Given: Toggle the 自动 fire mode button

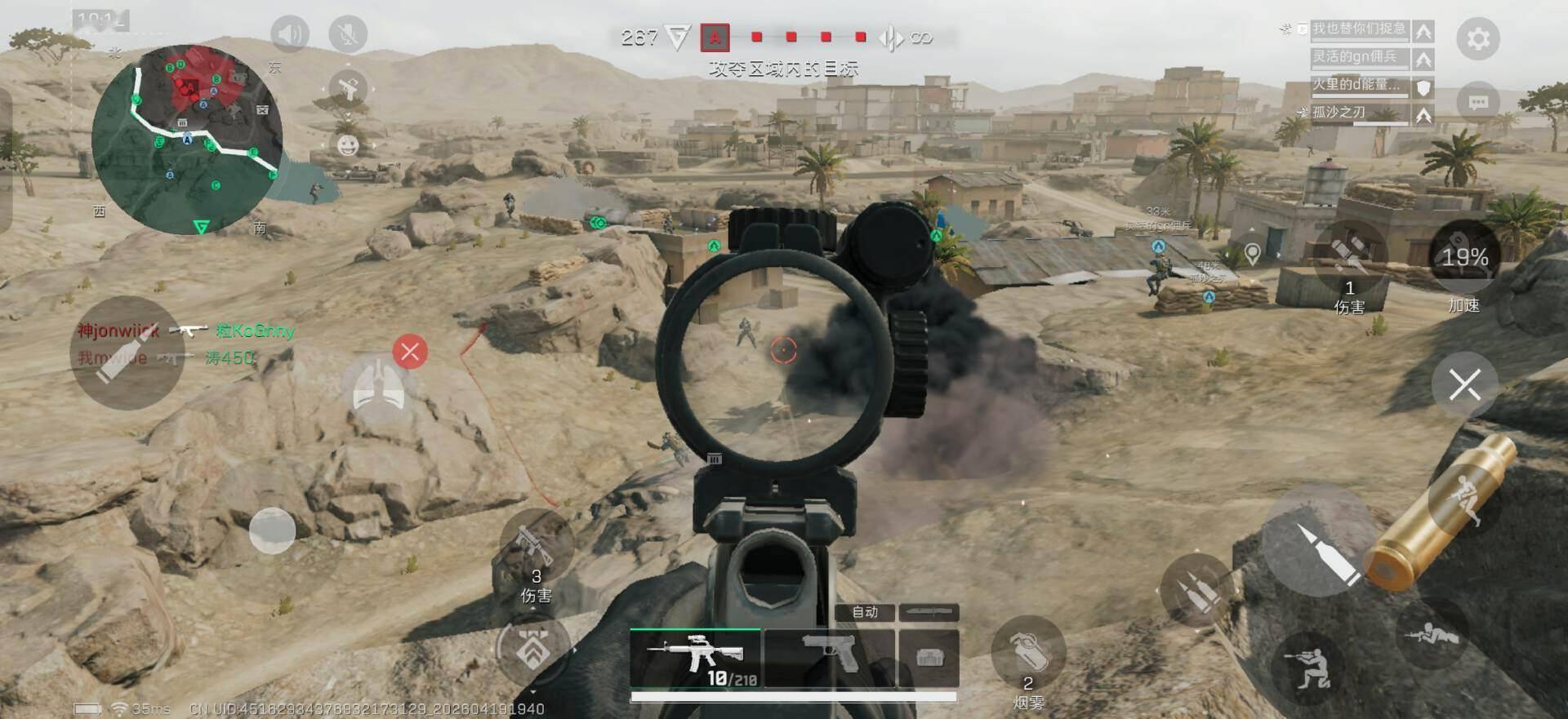Looking at the screenshot, I should click(865, 612).
